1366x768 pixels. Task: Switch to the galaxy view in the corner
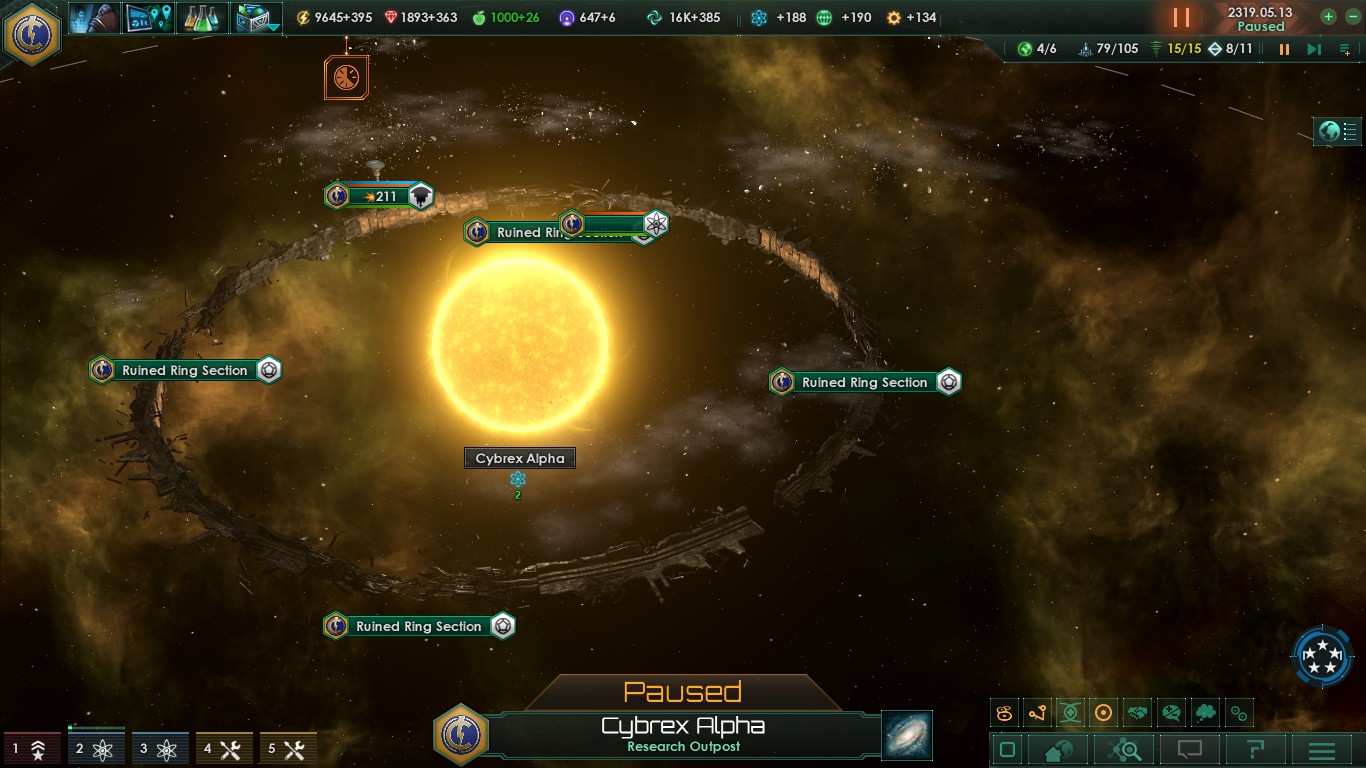tap(905, 735)
